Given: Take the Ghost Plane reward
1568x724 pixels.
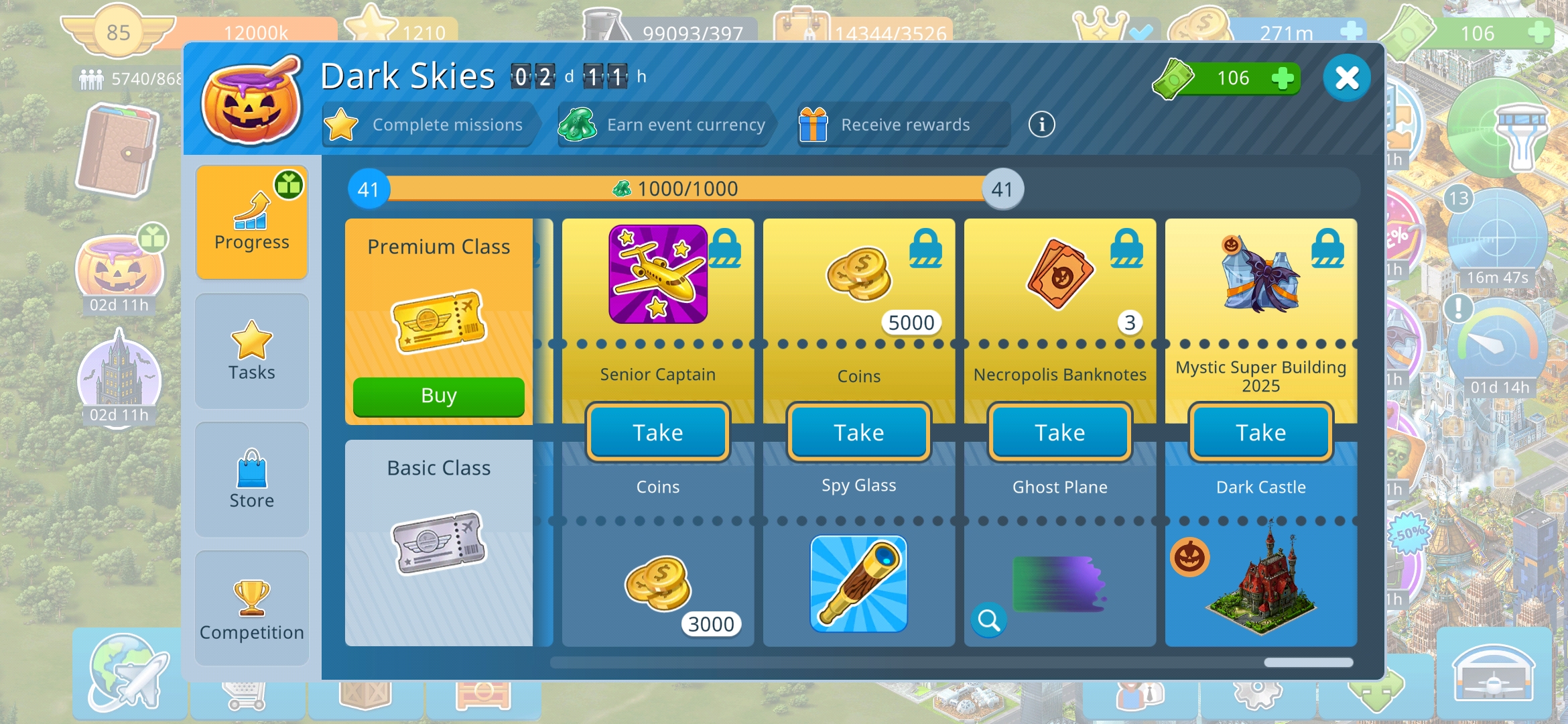Looking at the screenshot, I should tap(1059, 432).
